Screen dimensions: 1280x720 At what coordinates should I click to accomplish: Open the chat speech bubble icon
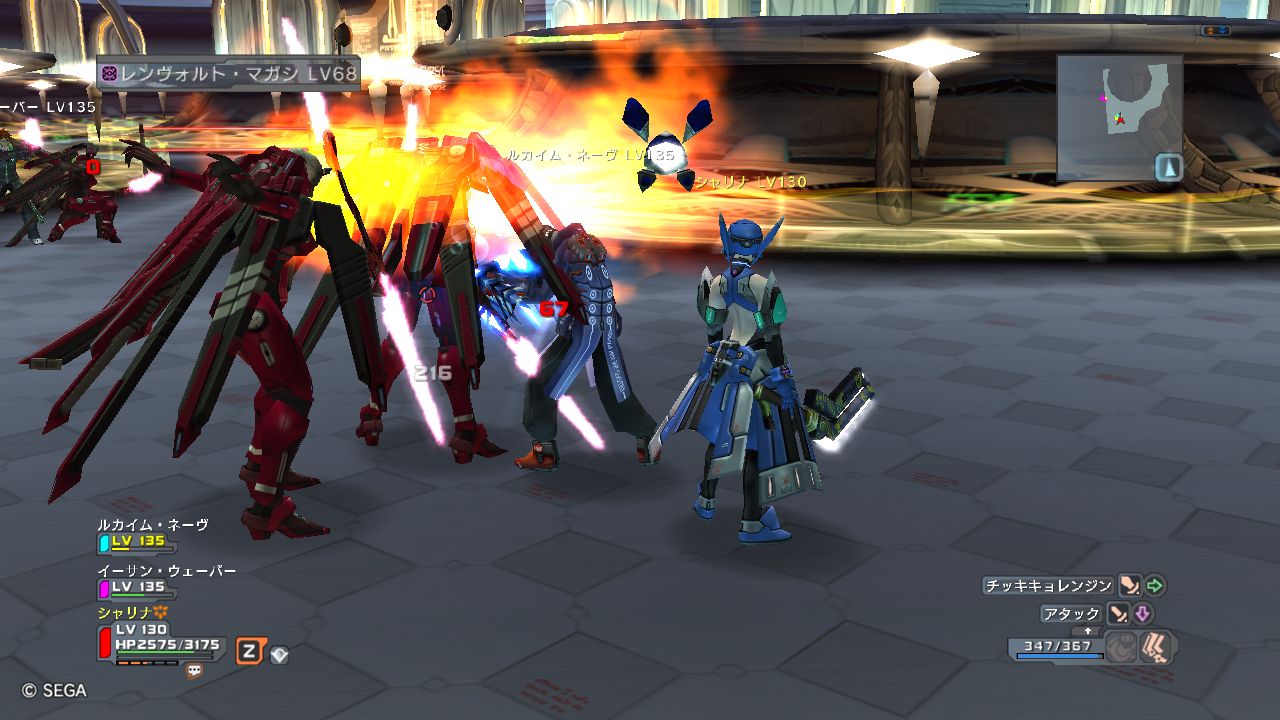[194, 672]
